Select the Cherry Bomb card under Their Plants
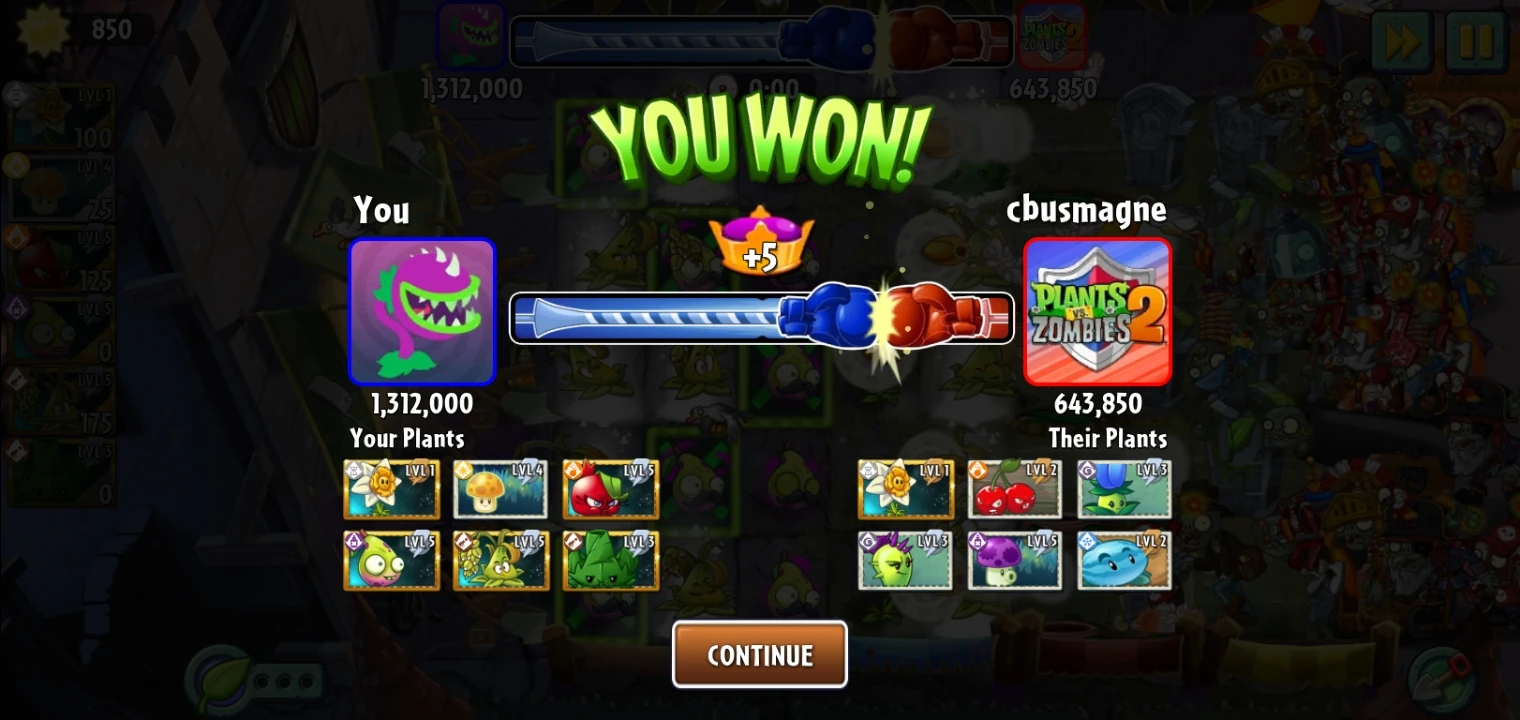 (x=1014, y=489)
